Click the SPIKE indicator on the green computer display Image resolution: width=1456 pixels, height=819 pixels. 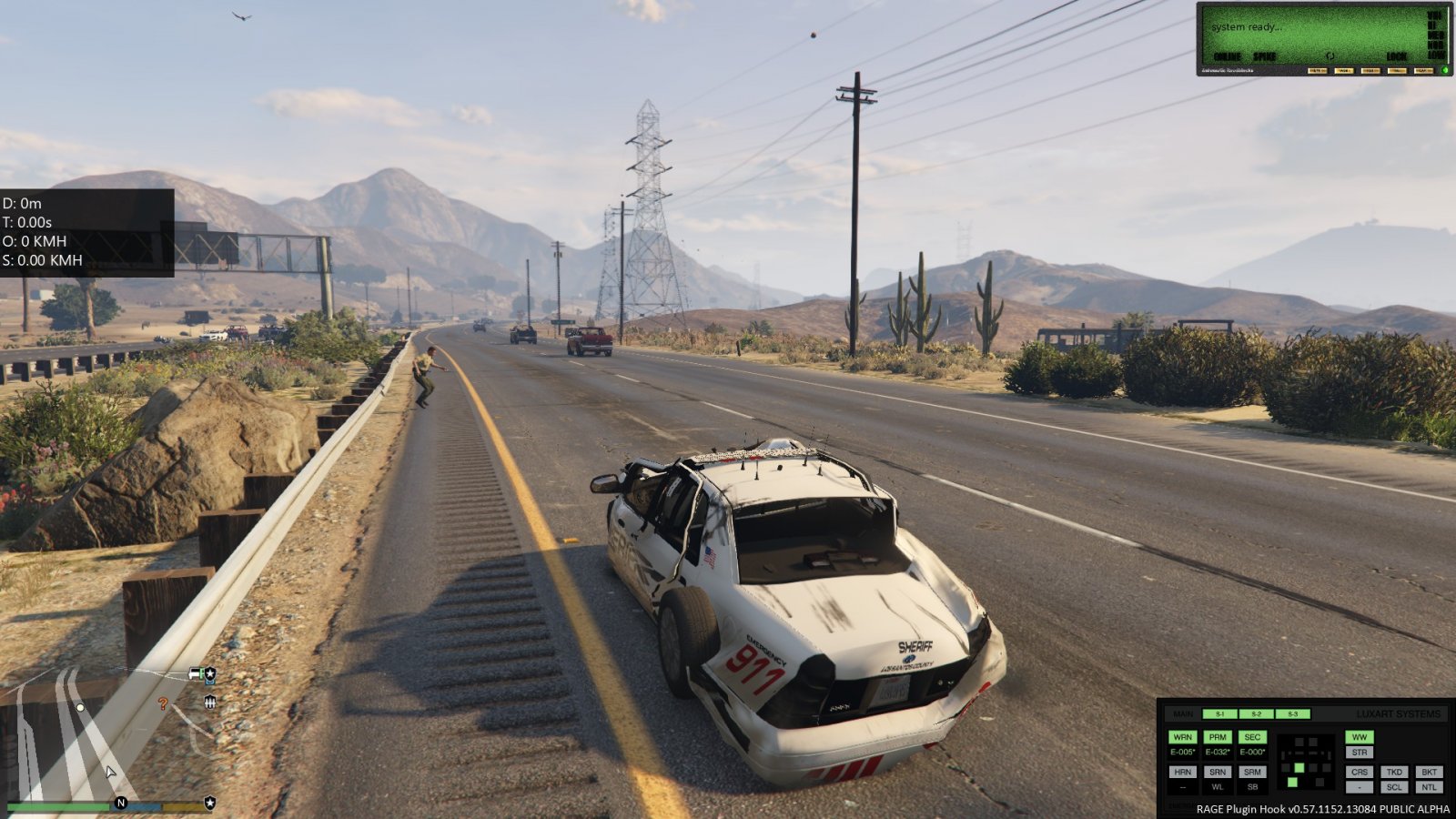click(x=1264, y=56)
